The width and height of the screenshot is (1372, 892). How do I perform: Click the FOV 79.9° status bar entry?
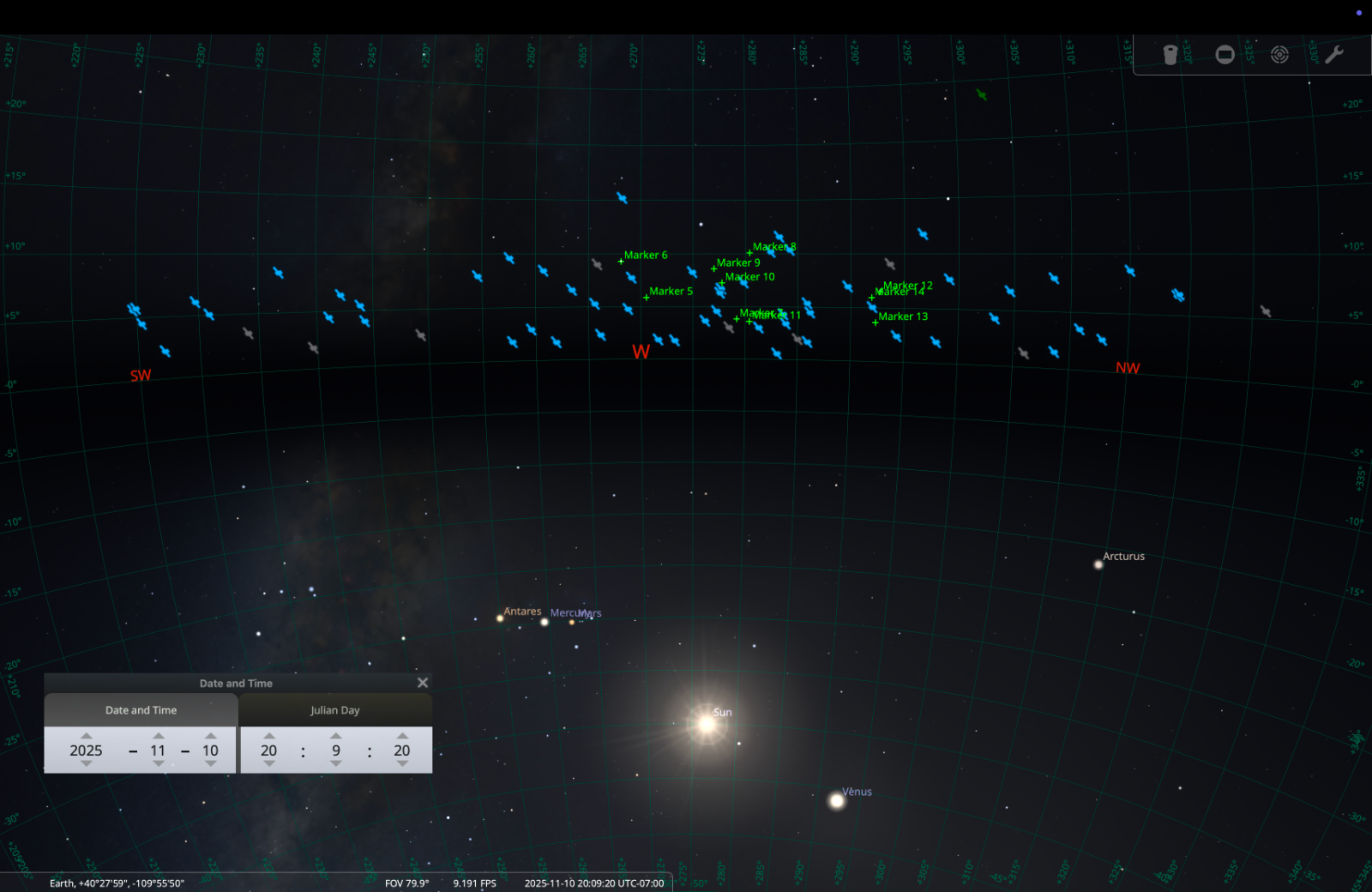click(406, 883)
